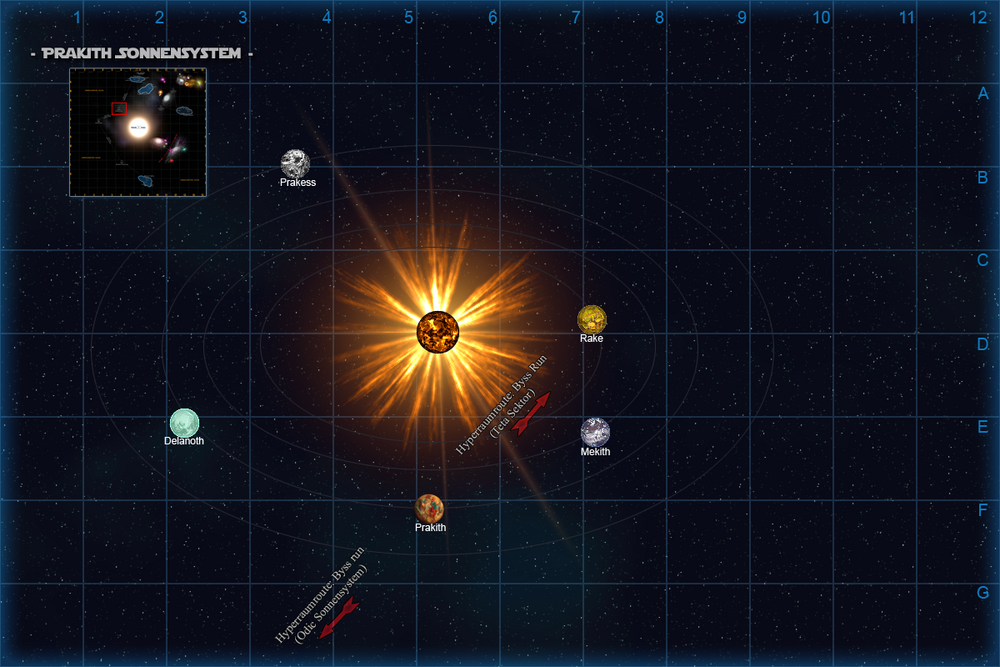Click the central sun of Prakith system
The image size is (1000, 667).
tap(438, 331)
